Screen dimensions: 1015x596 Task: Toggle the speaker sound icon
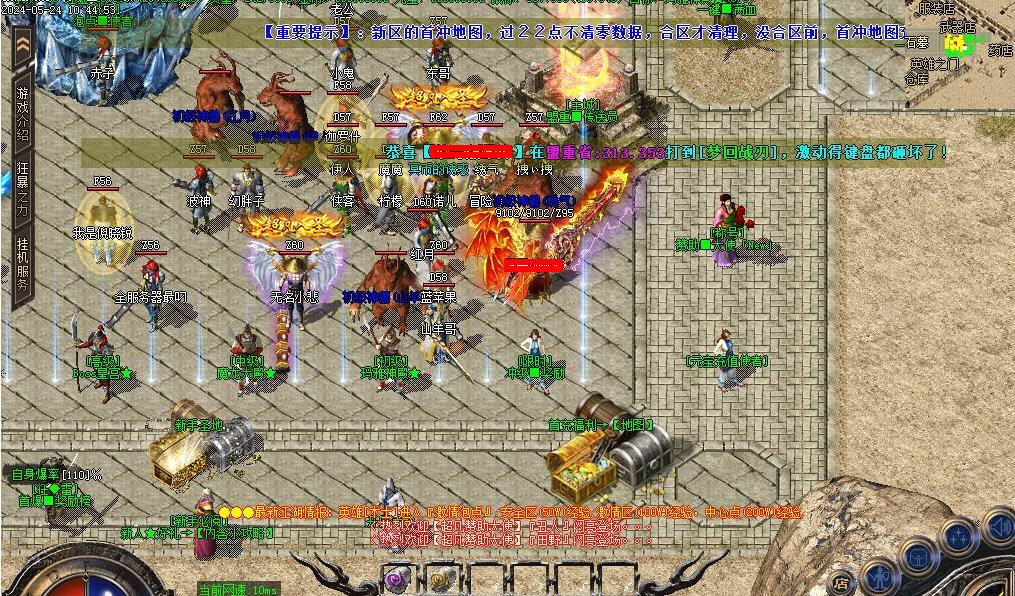[998, 525]
